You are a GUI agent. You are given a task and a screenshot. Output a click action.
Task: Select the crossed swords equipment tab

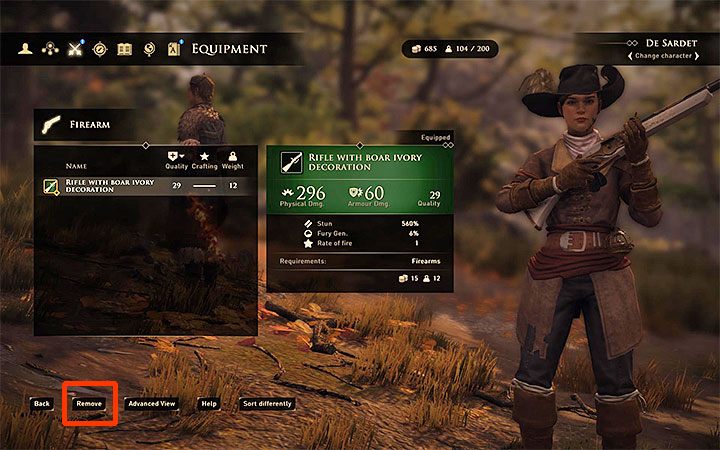coord(74,48)
